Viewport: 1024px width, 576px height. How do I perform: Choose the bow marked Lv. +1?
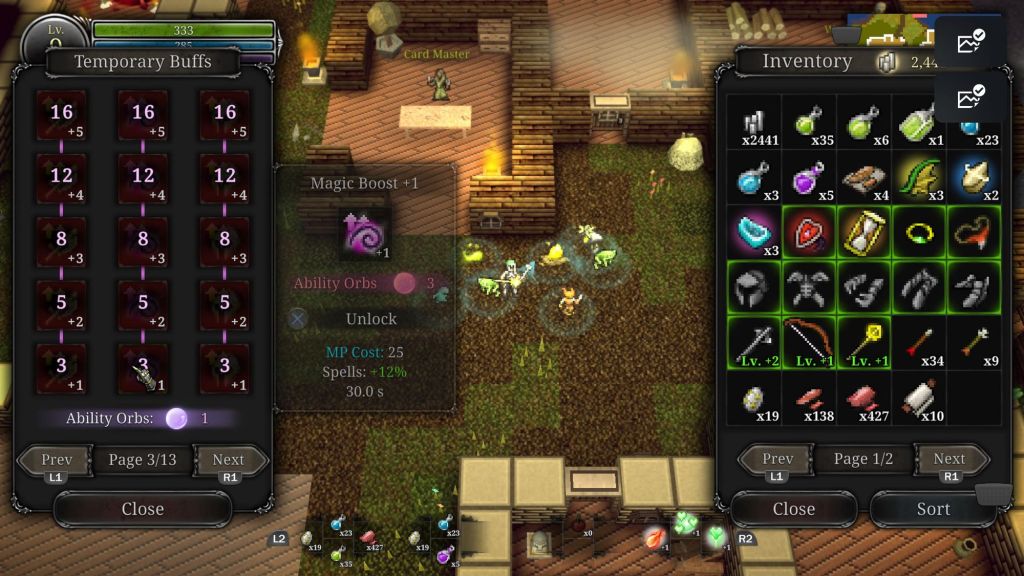[x=808, y=342]
